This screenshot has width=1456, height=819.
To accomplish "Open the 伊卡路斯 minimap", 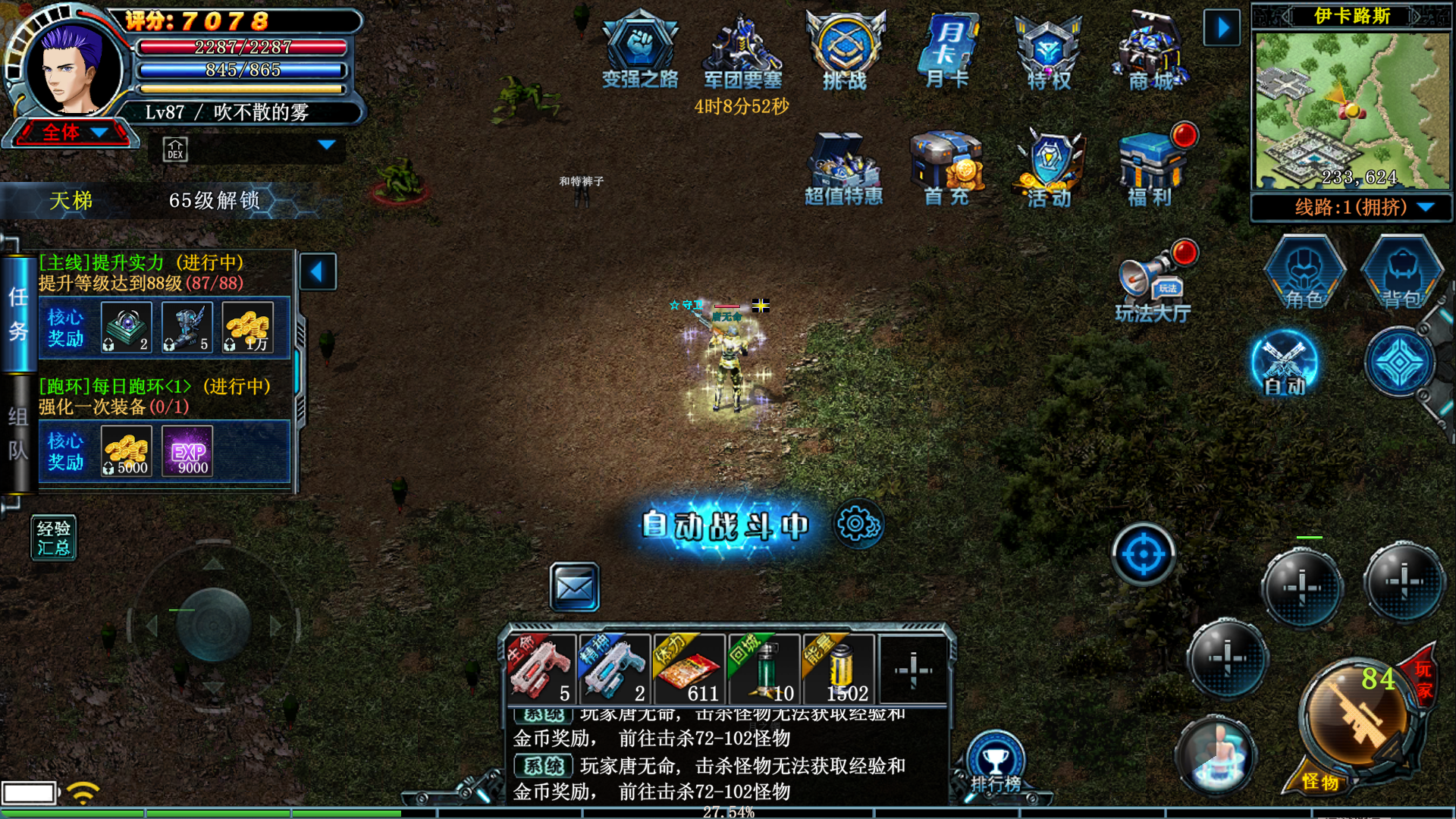I will point(1351,110).
